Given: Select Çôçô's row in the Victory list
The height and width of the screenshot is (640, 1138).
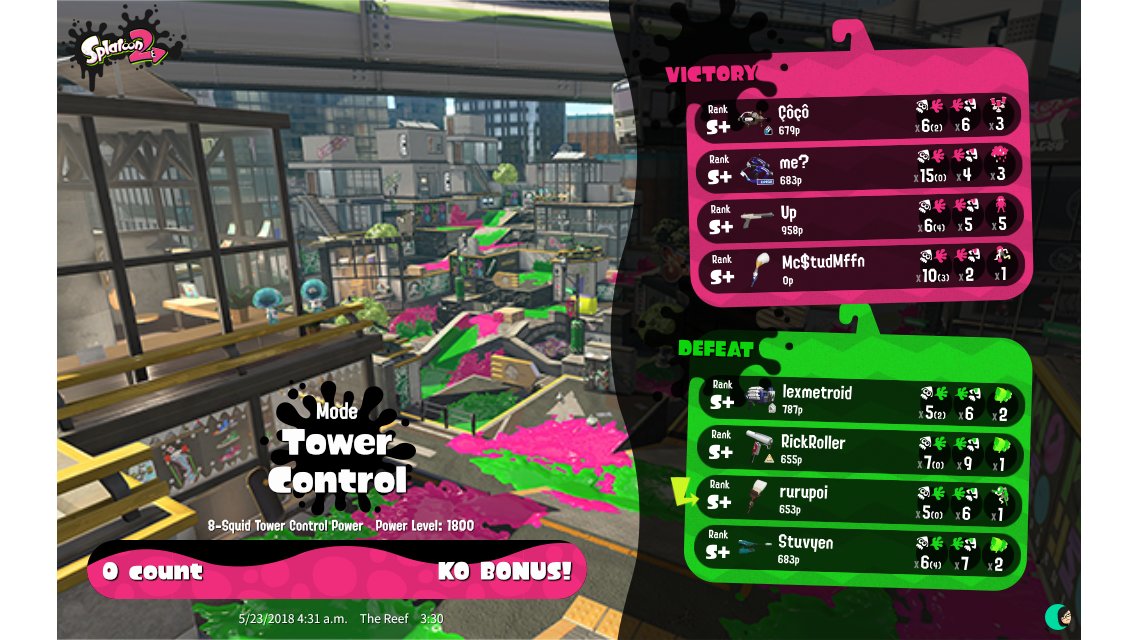Looking at the screenshot, I should click(x=858, y=118).
